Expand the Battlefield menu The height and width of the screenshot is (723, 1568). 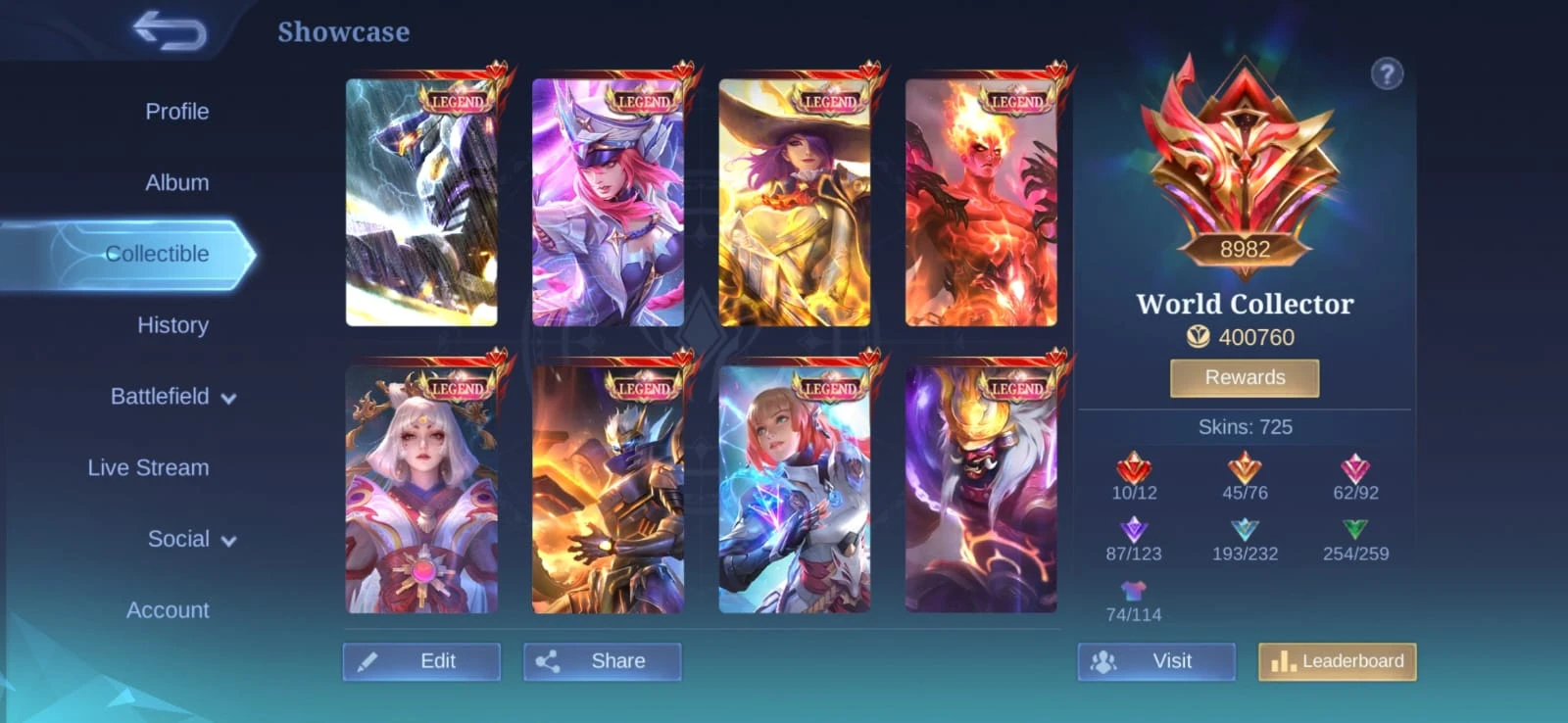coord(172,396)
